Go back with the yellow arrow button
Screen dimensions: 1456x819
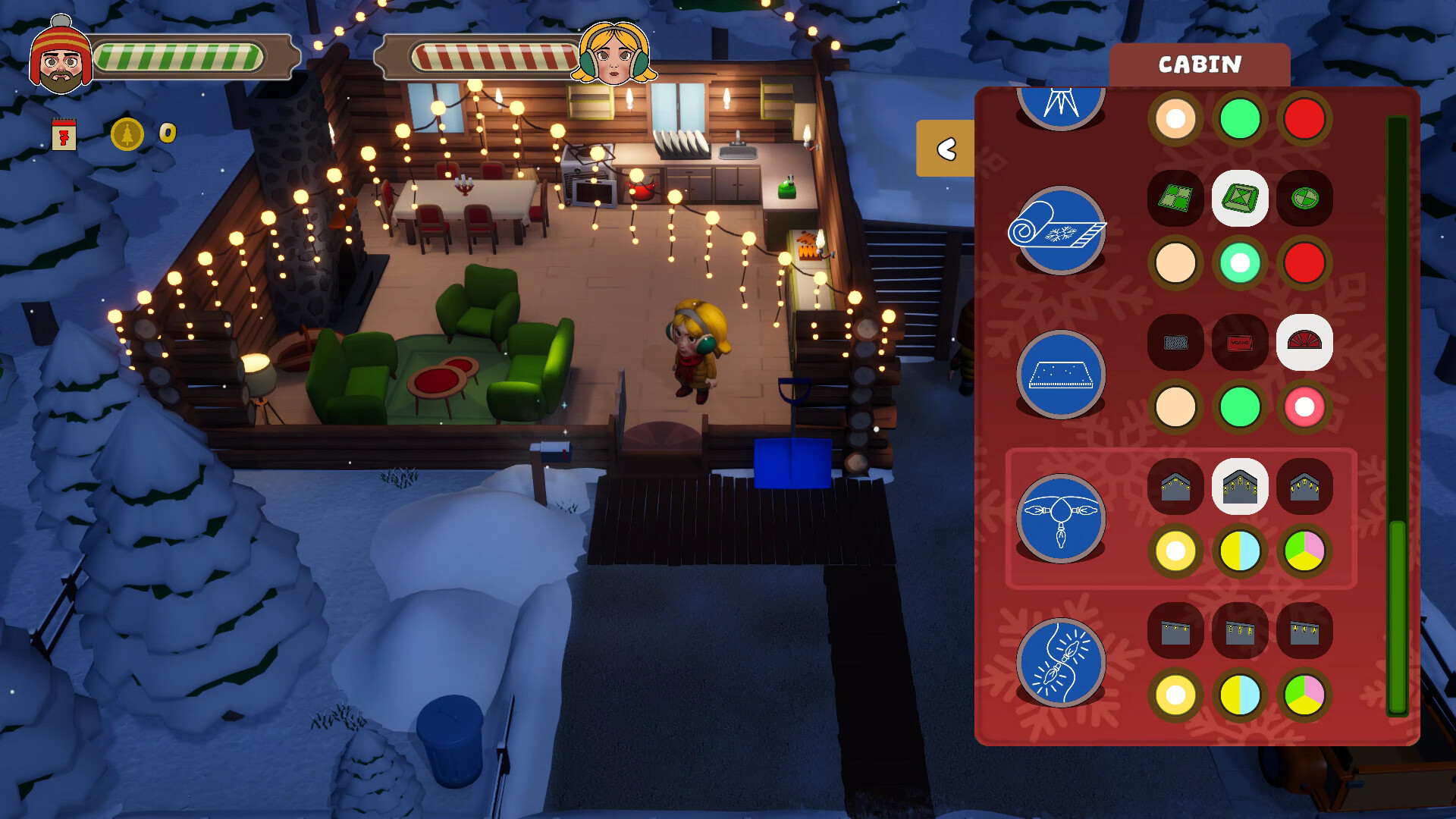point(946,149)
